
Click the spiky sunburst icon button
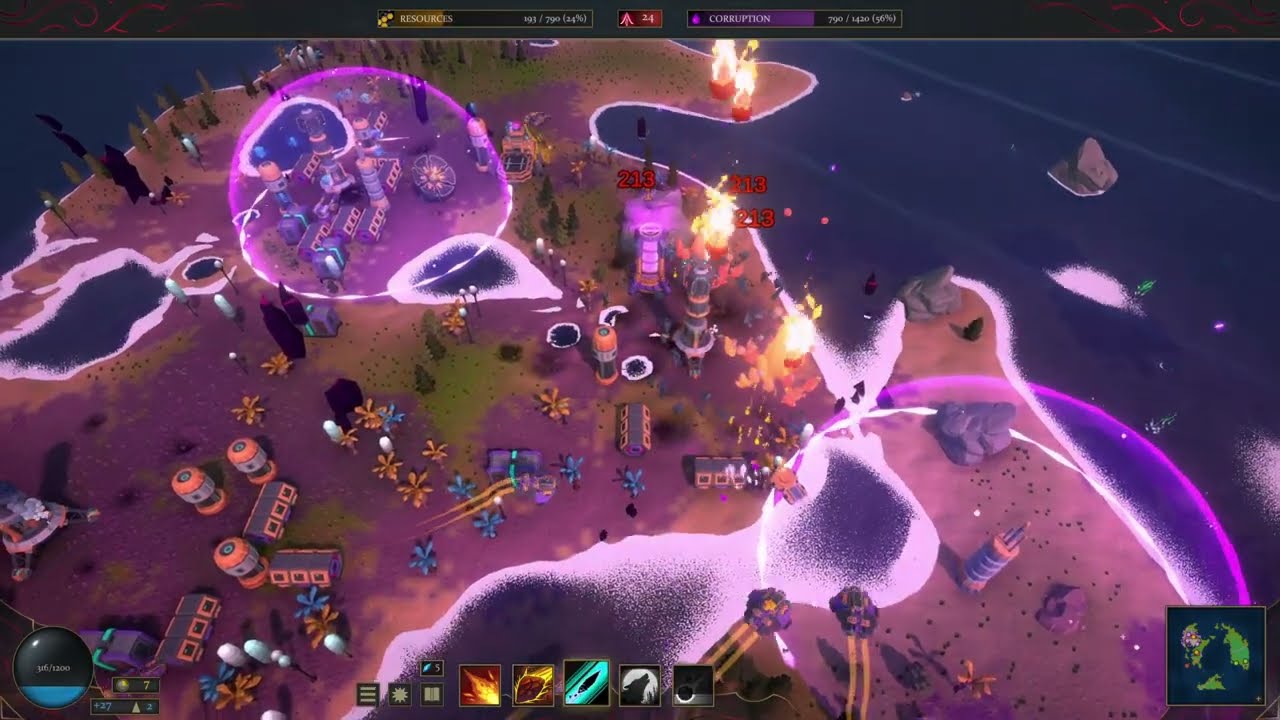click(x=400, y=694)
